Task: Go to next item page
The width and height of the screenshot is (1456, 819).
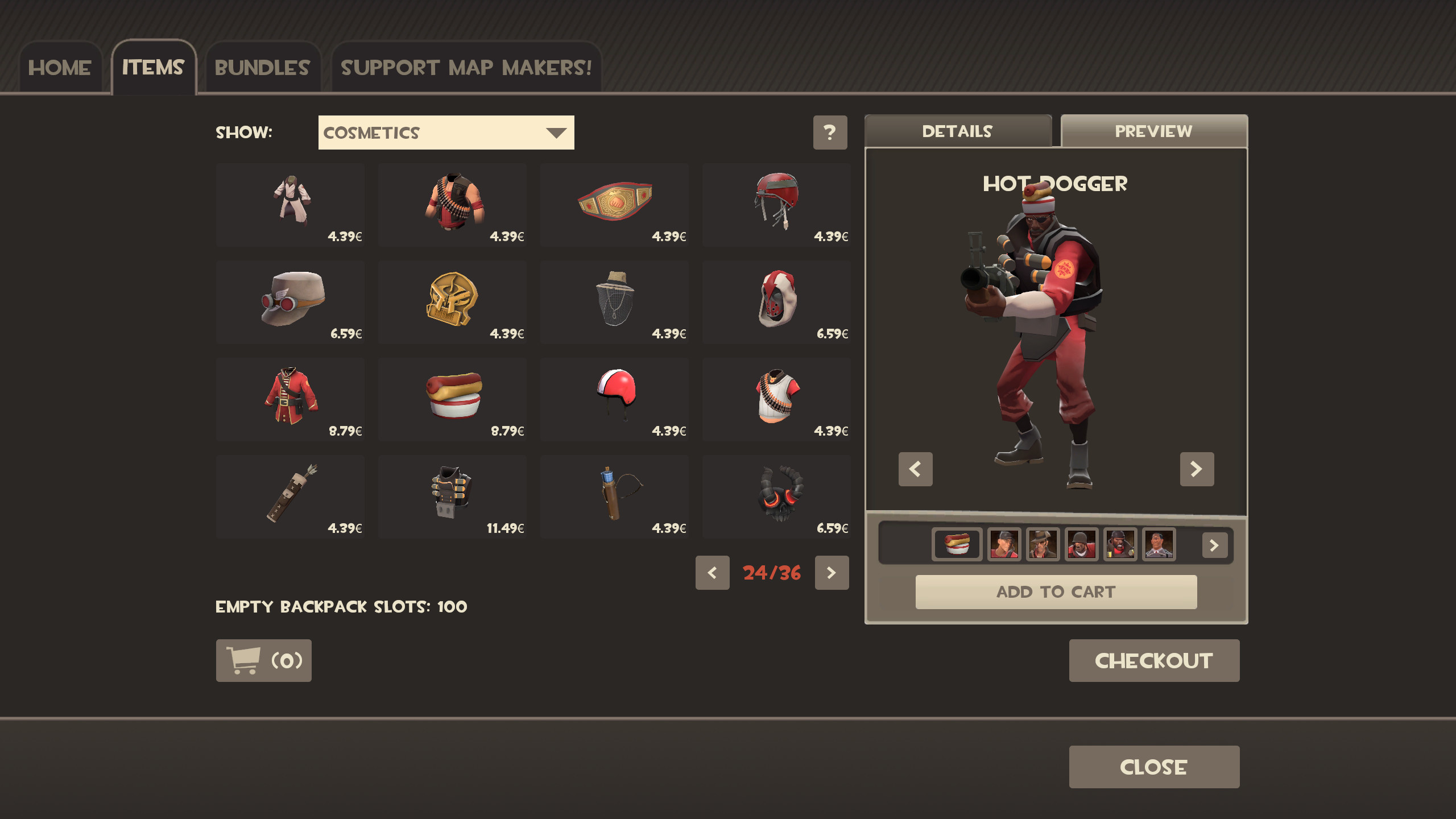Action: point(832,573)
